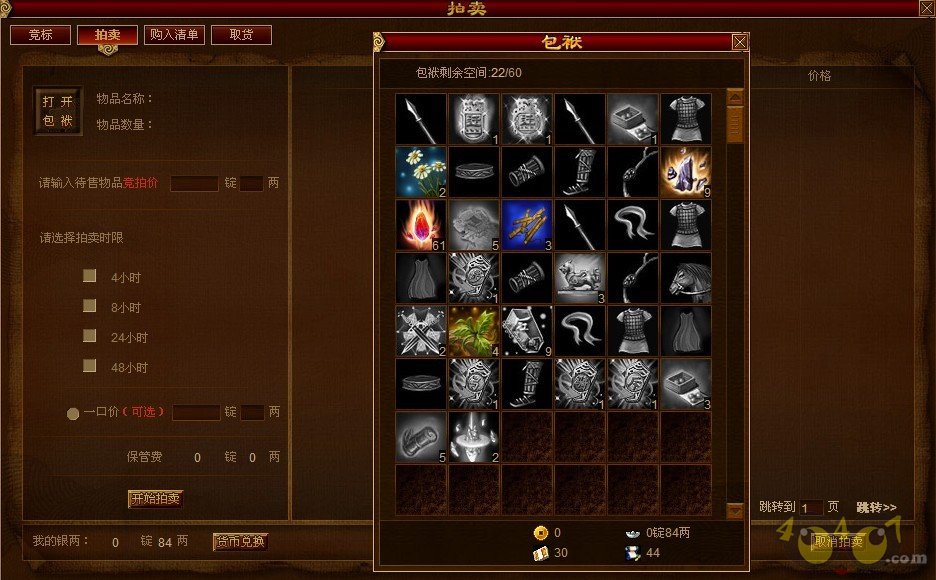Switch to the 竞标 tab
Viewport: 936px width, 580px height.
tap(40, 35)
